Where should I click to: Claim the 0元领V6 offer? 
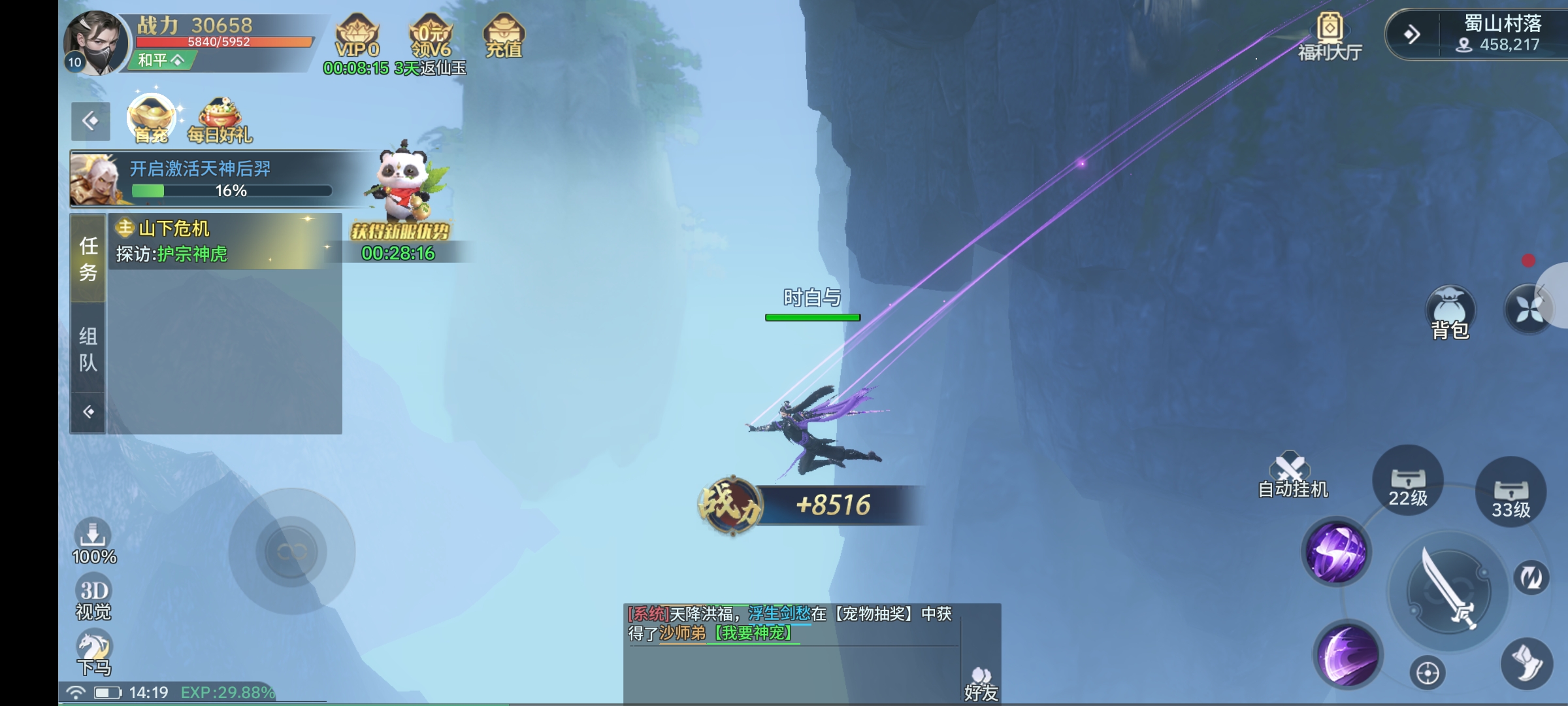tap(431, 37)
